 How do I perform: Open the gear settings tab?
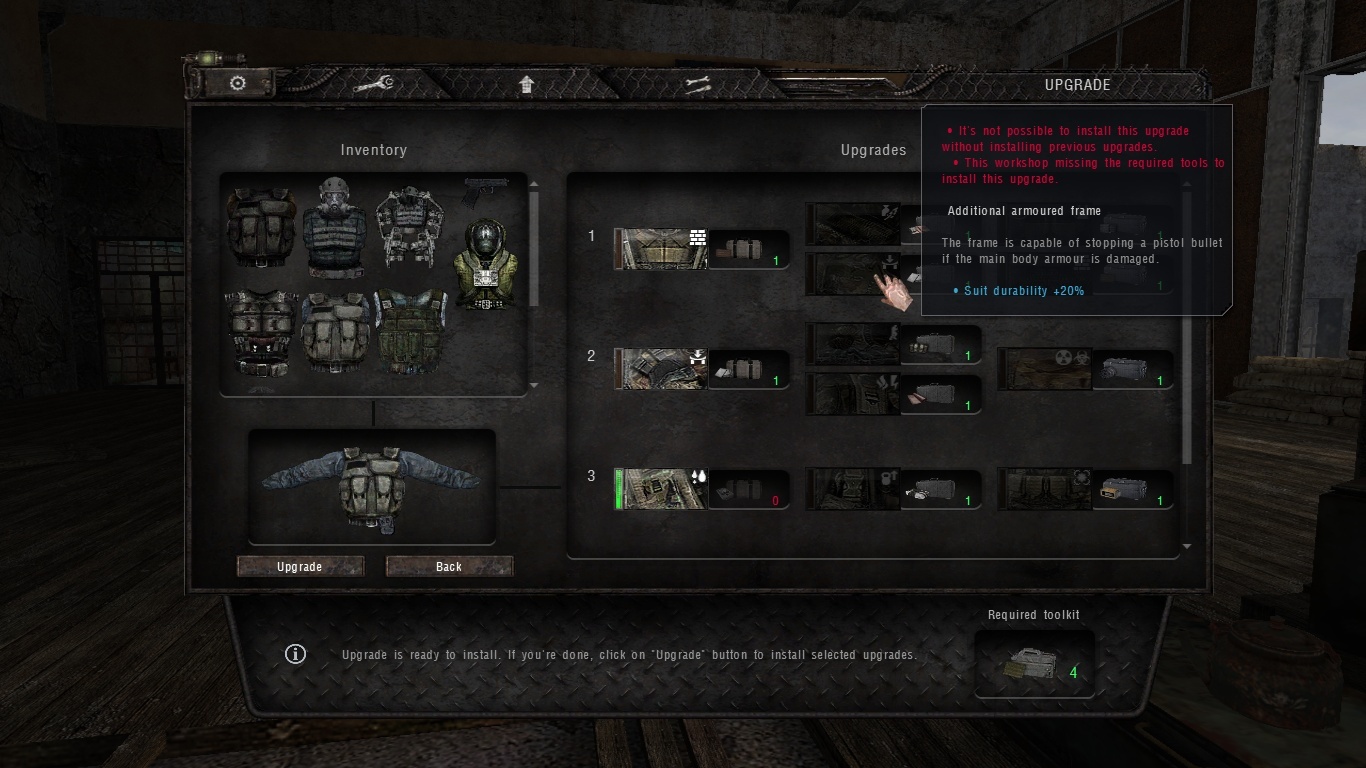coord(238,84)
